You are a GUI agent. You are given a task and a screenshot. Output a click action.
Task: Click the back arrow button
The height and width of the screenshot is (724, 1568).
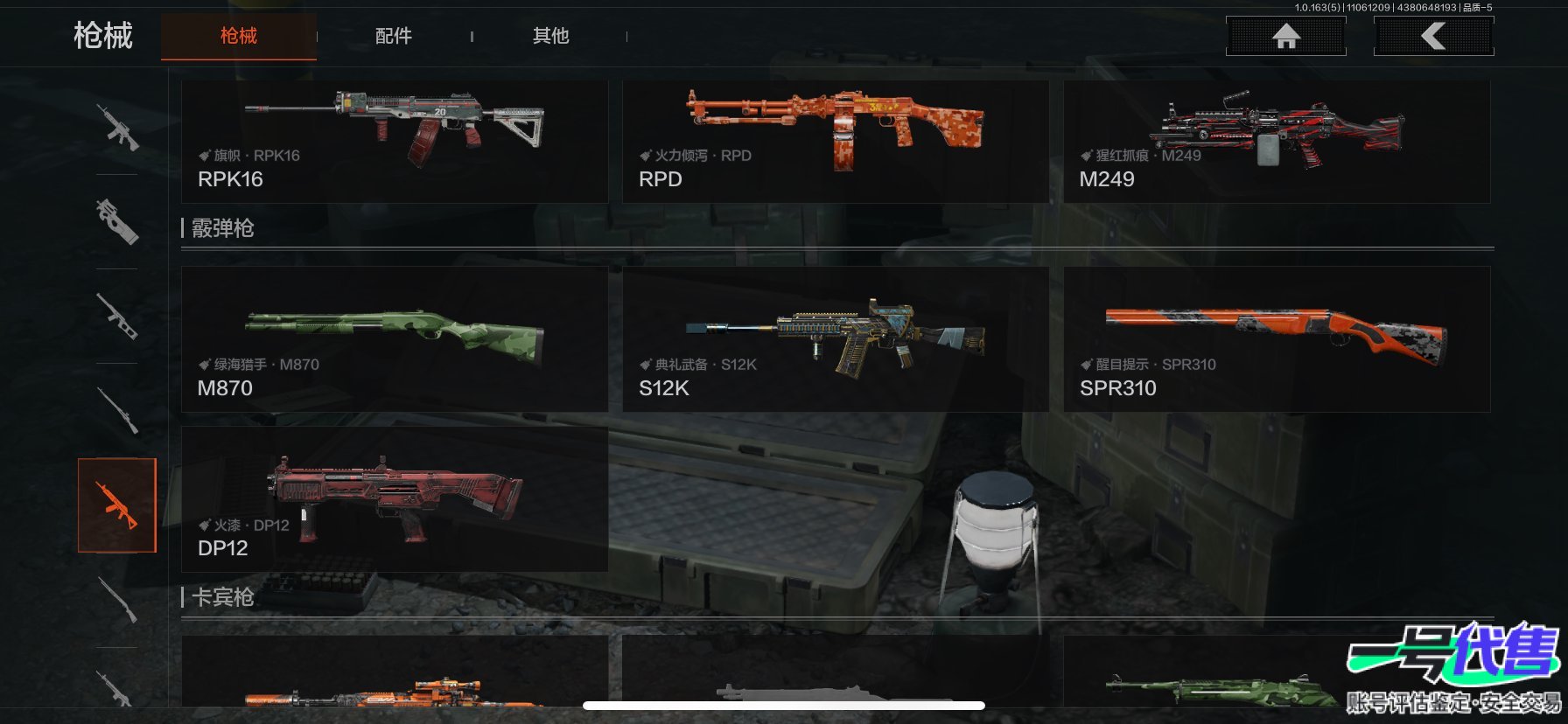(1433, 36)
